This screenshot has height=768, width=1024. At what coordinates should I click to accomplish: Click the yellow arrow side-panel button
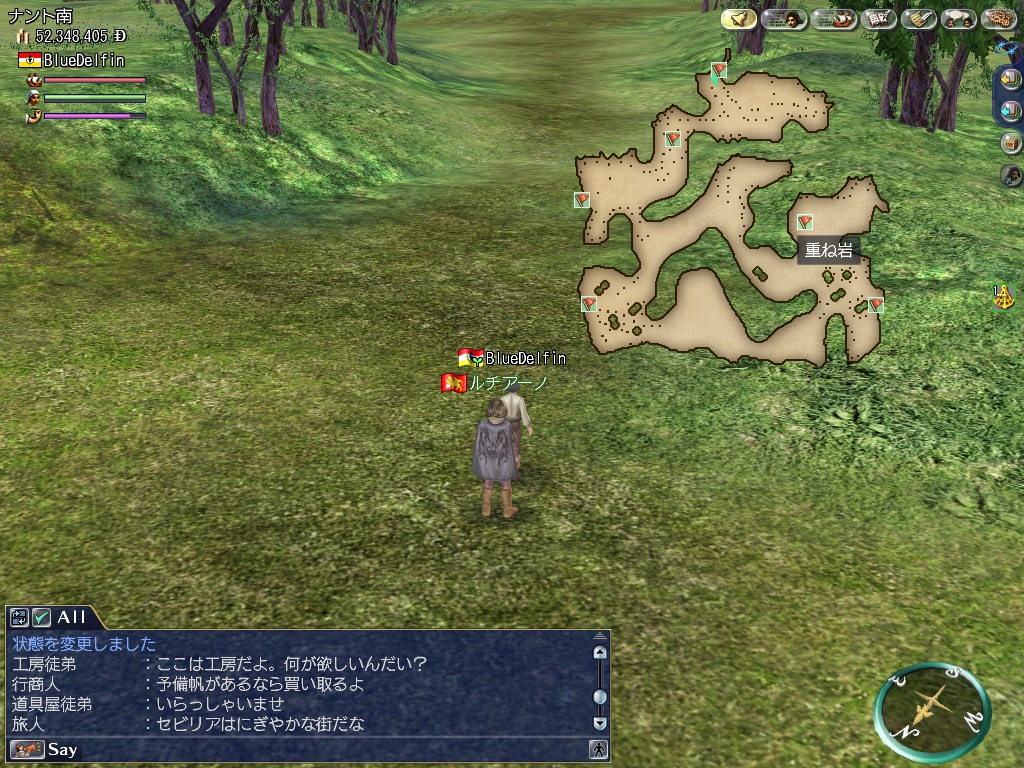tap(1011, 79)
